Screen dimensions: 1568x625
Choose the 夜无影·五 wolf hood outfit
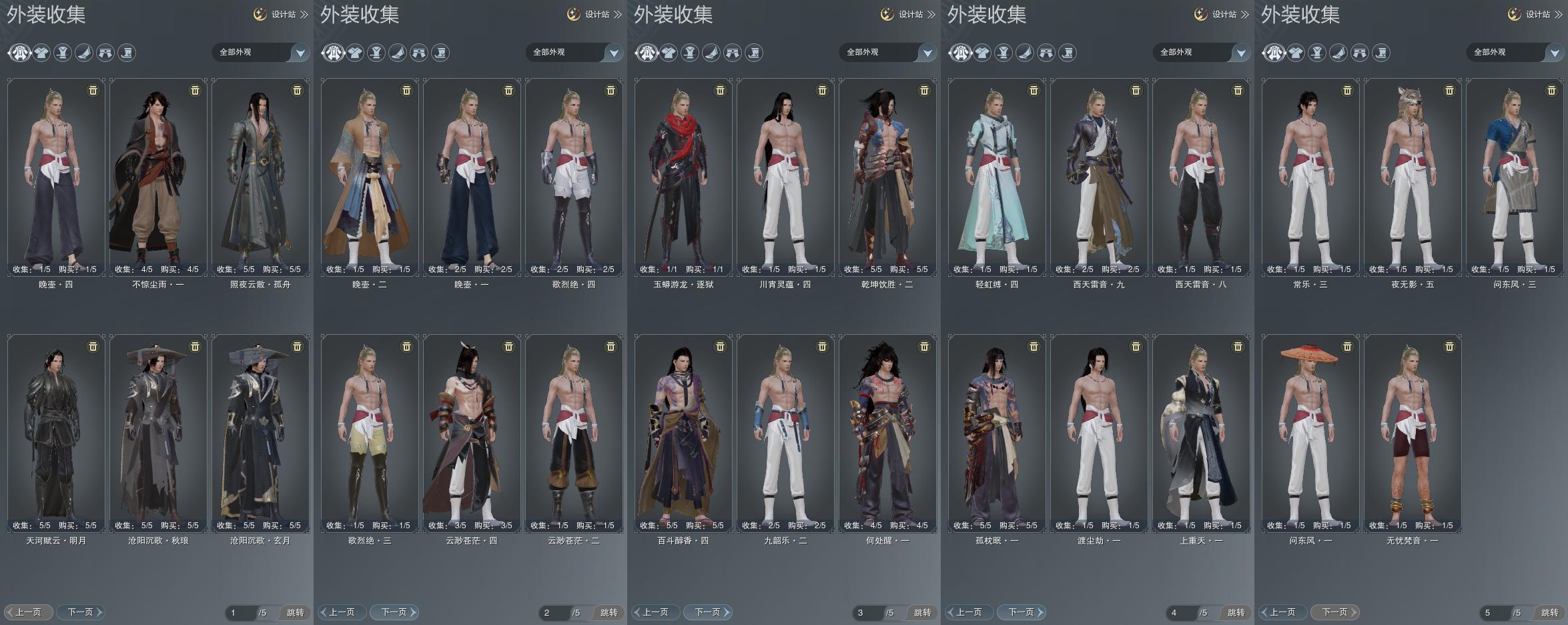[x=1413, y=177]
